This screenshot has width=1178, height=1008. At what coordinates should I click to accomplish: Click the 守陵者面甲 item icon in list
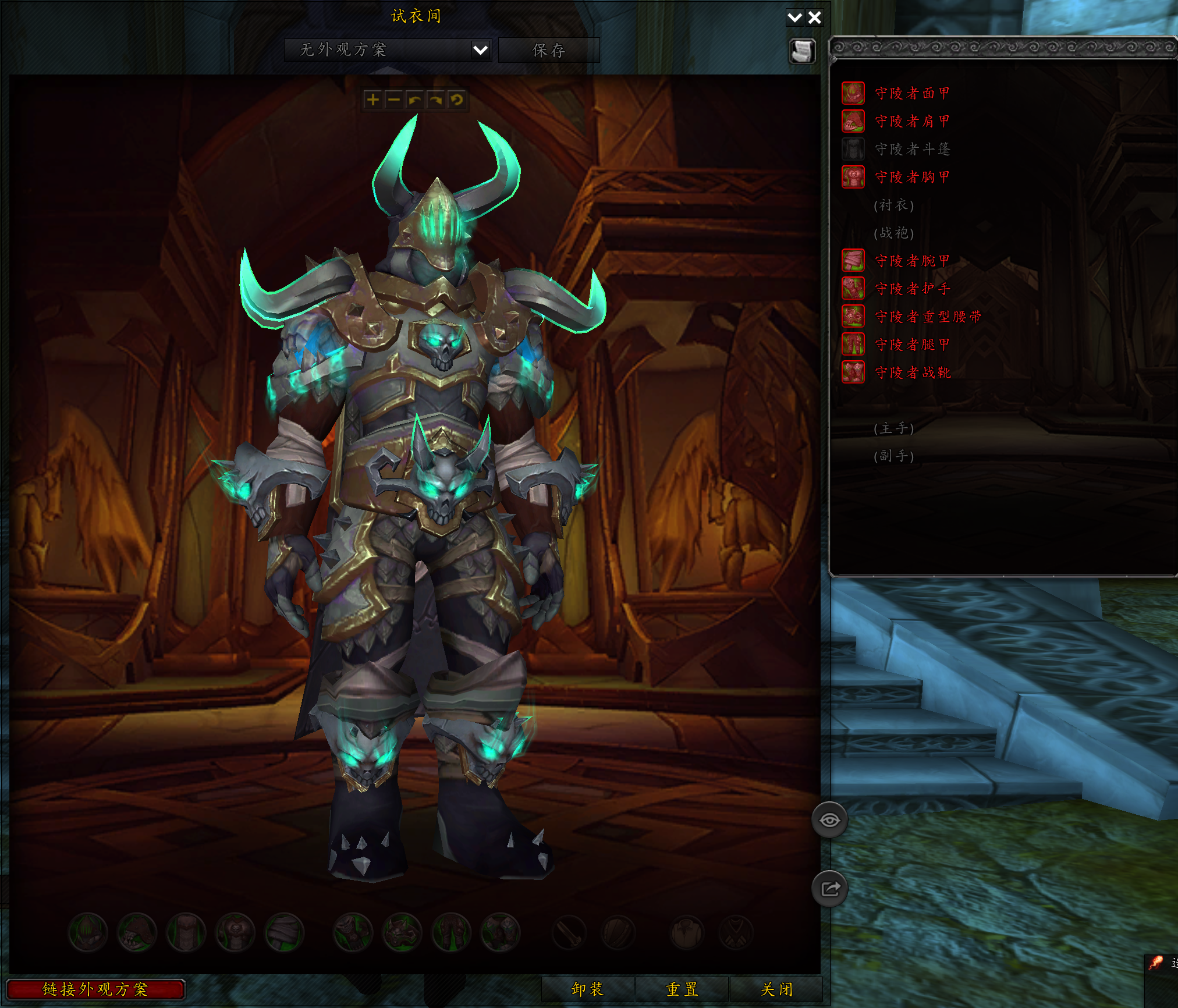(853, 94)
